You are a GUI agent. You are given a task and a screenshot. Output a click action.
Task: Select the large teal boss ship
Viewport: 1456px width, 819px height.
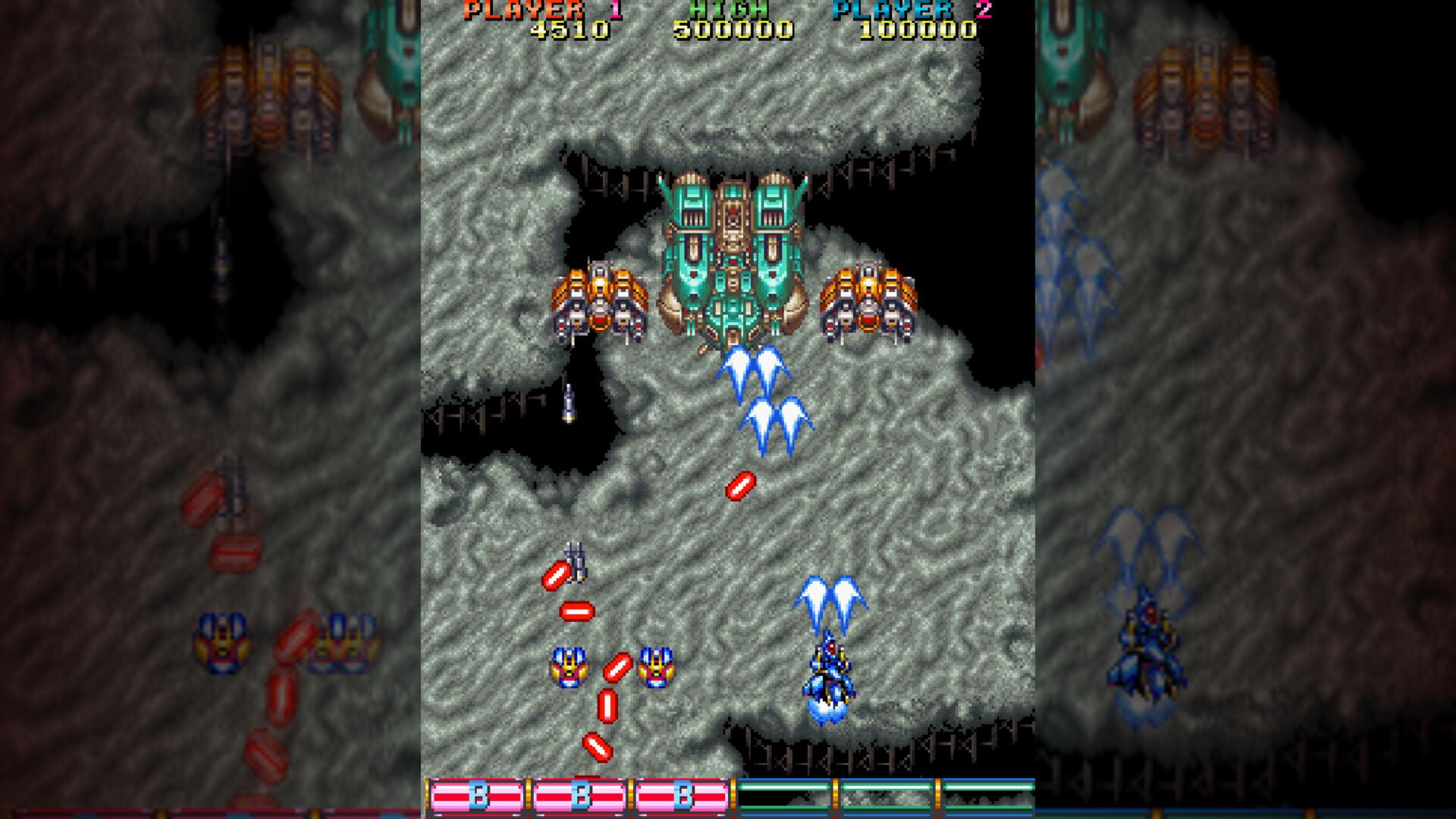pos(732,258)
